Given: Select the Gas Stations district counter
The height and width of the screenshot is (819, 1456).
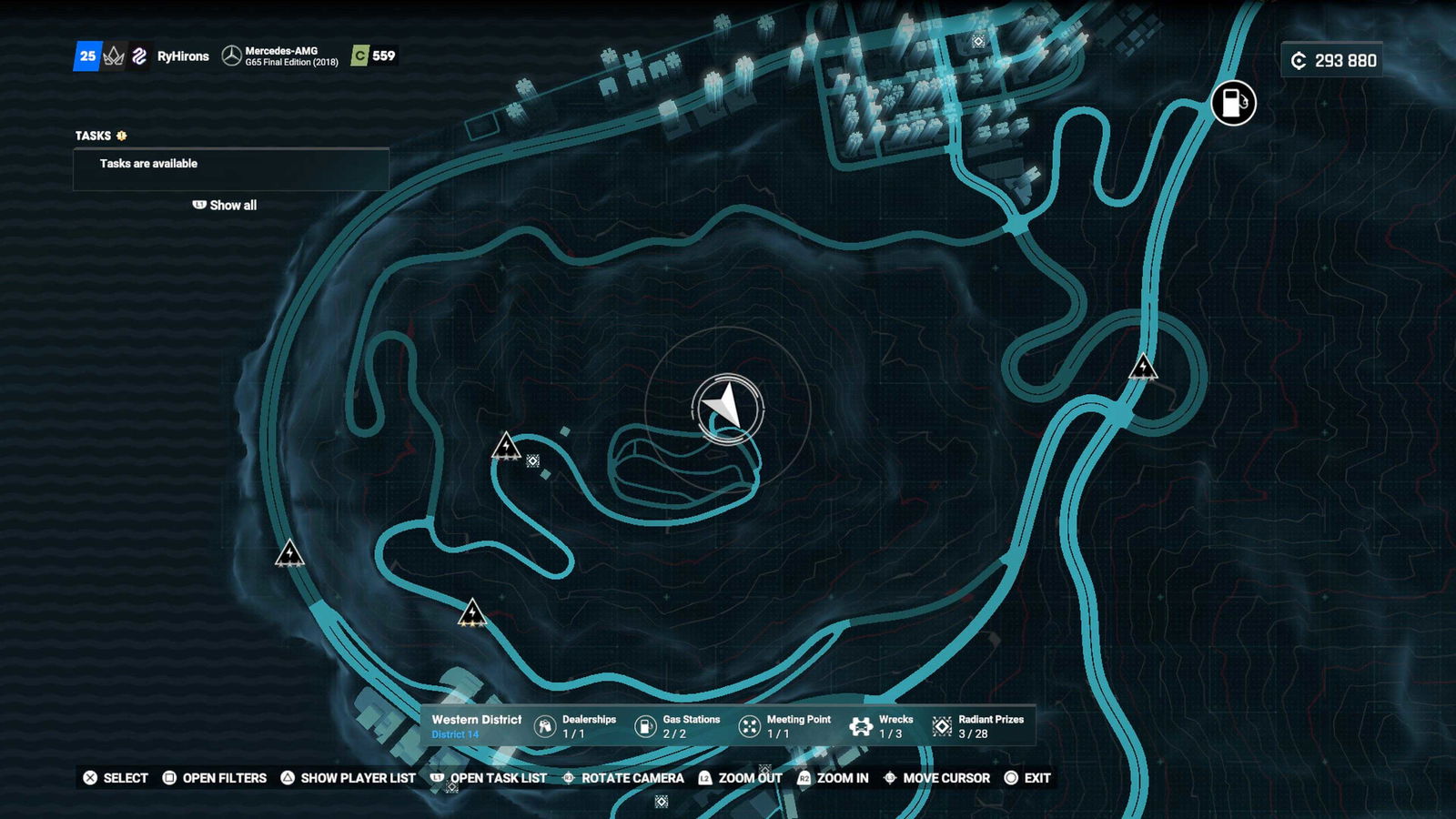Looking at the screenshot, I should (x=677, y=726).
